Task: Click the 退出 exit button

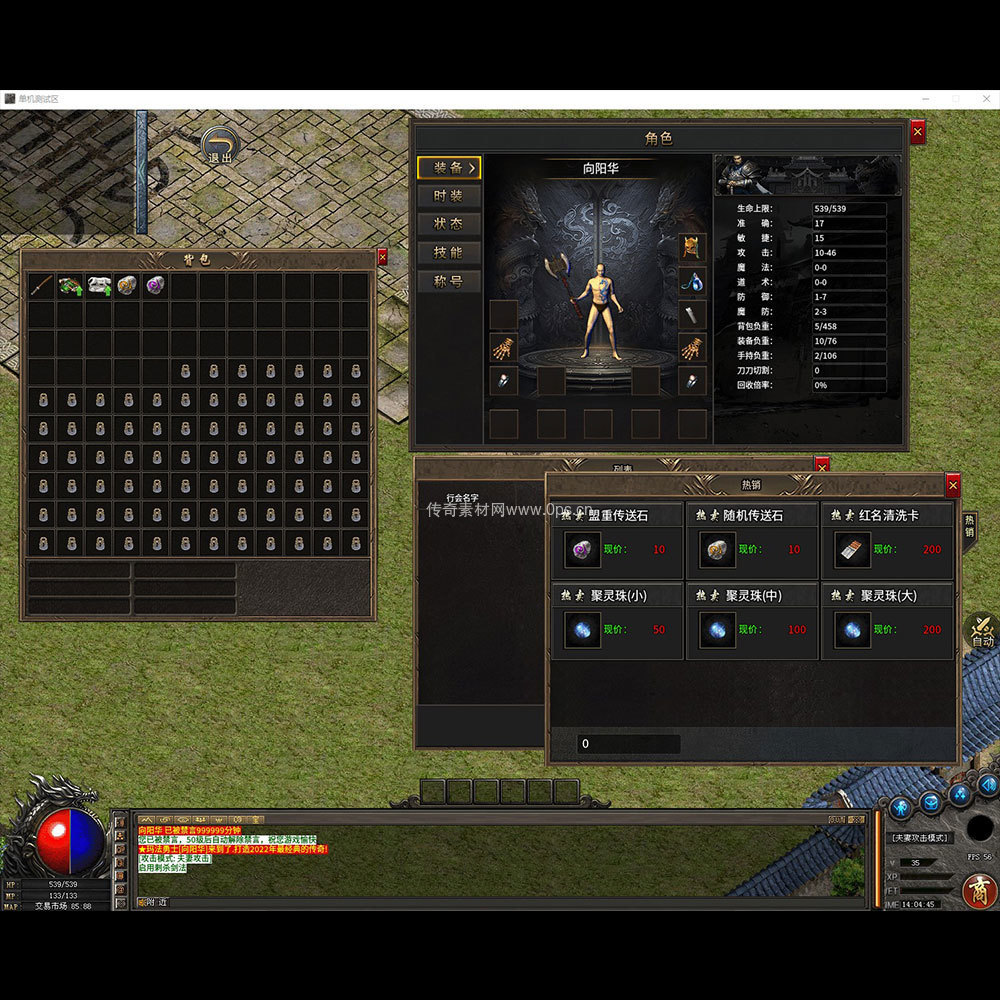Action: [x=220, y=146]
